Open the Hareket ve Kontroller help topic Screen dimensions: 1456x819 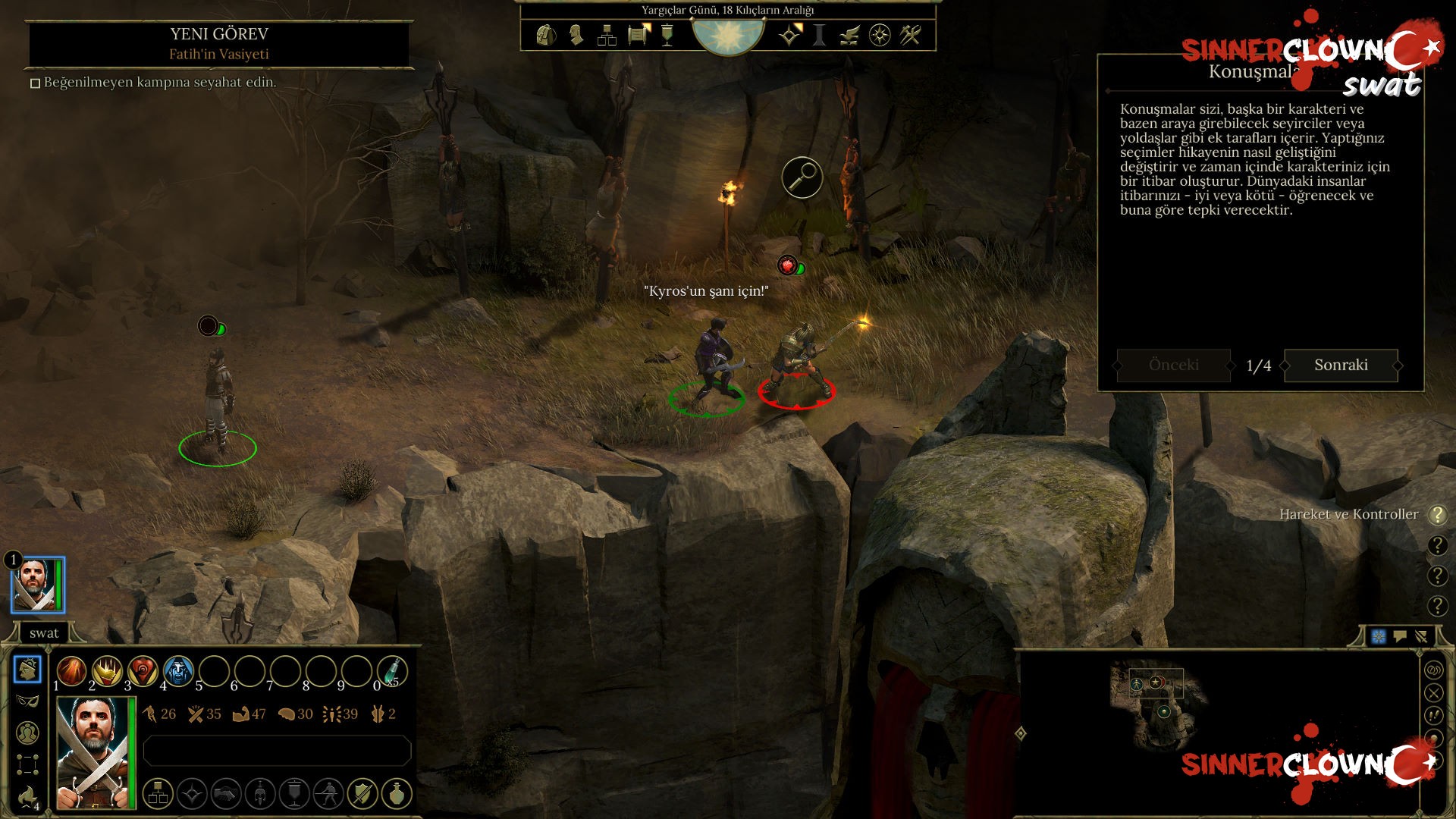(x=1348, y=514)
